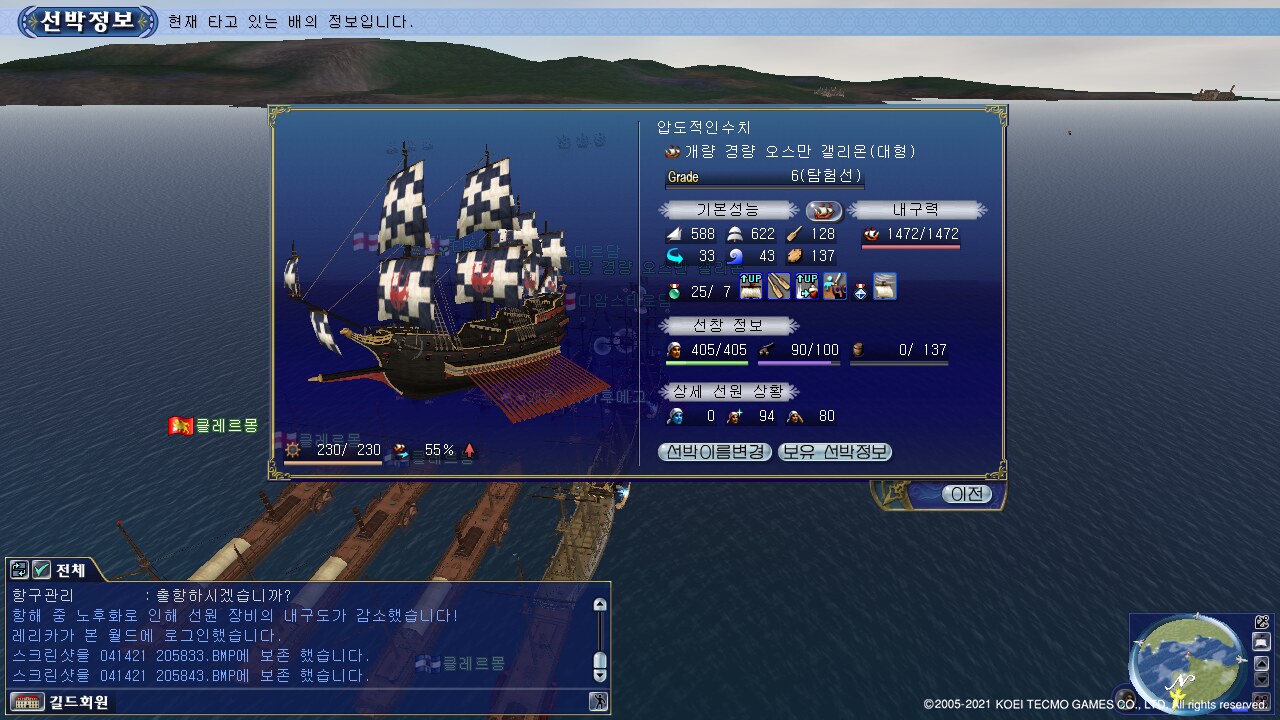
Task: Select the sail UP ship skill icon
Action: tap(751, 288)
